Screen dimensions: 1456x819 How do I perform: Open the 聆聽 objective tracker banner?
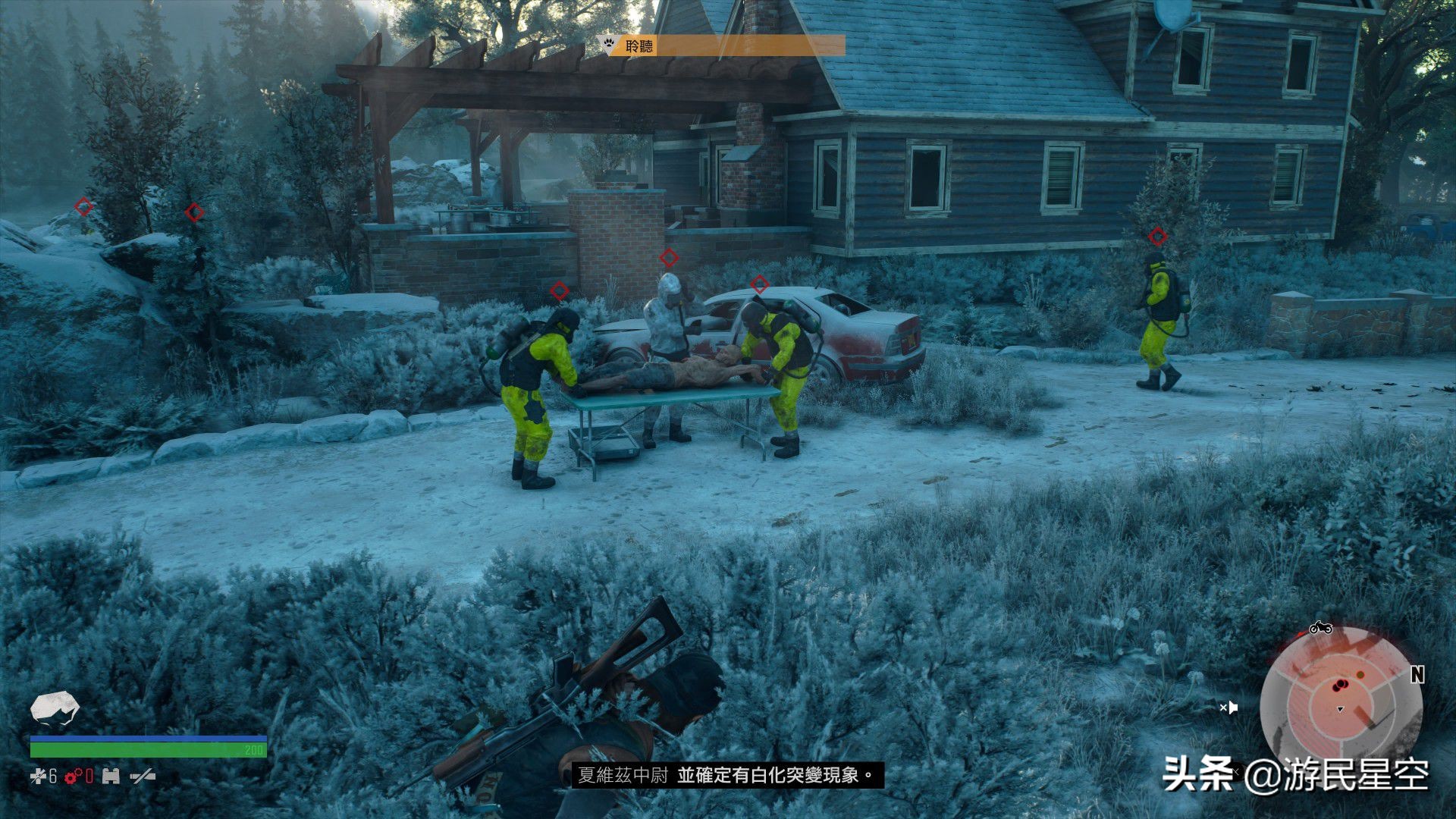pyautogui.click(x=723, y=46)
